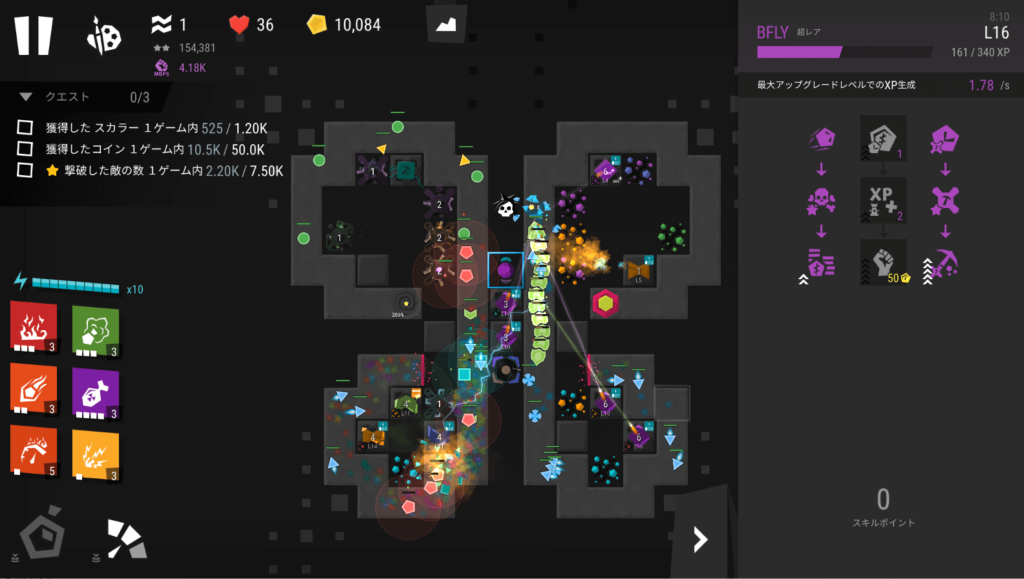Open the statistics chart button
Viewport: 1024px width, 579px height.
click(445, 24)
